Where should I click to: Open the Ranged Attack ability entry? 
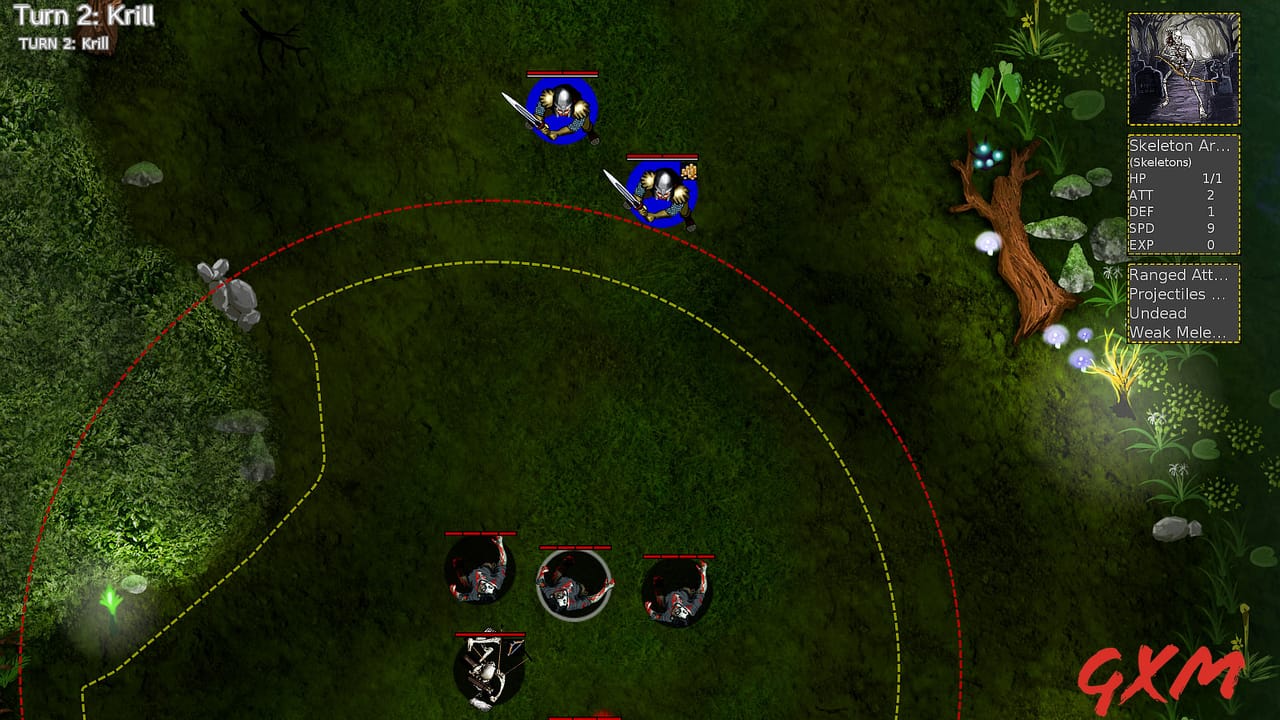pos(1178,276)
